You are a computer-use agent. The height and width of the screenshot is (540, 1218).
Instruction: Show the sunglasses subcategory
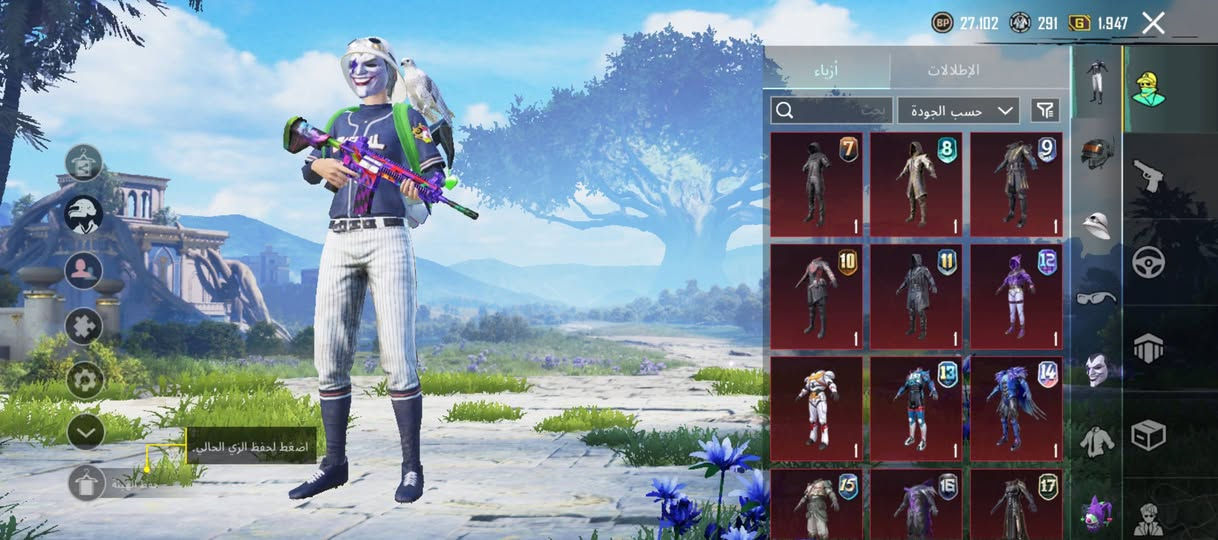[x=1097, y=298]
